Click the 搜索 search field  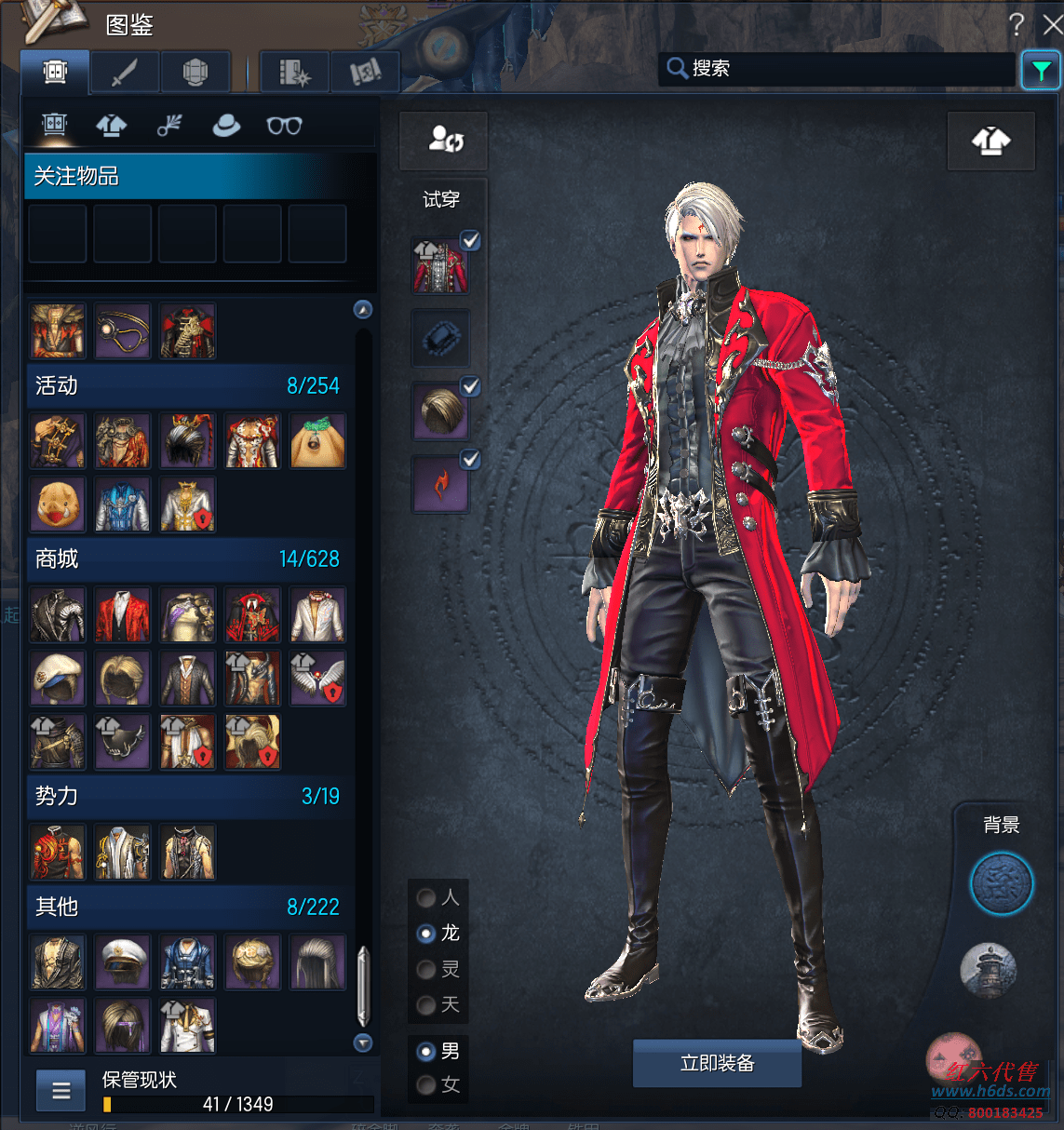838,68
